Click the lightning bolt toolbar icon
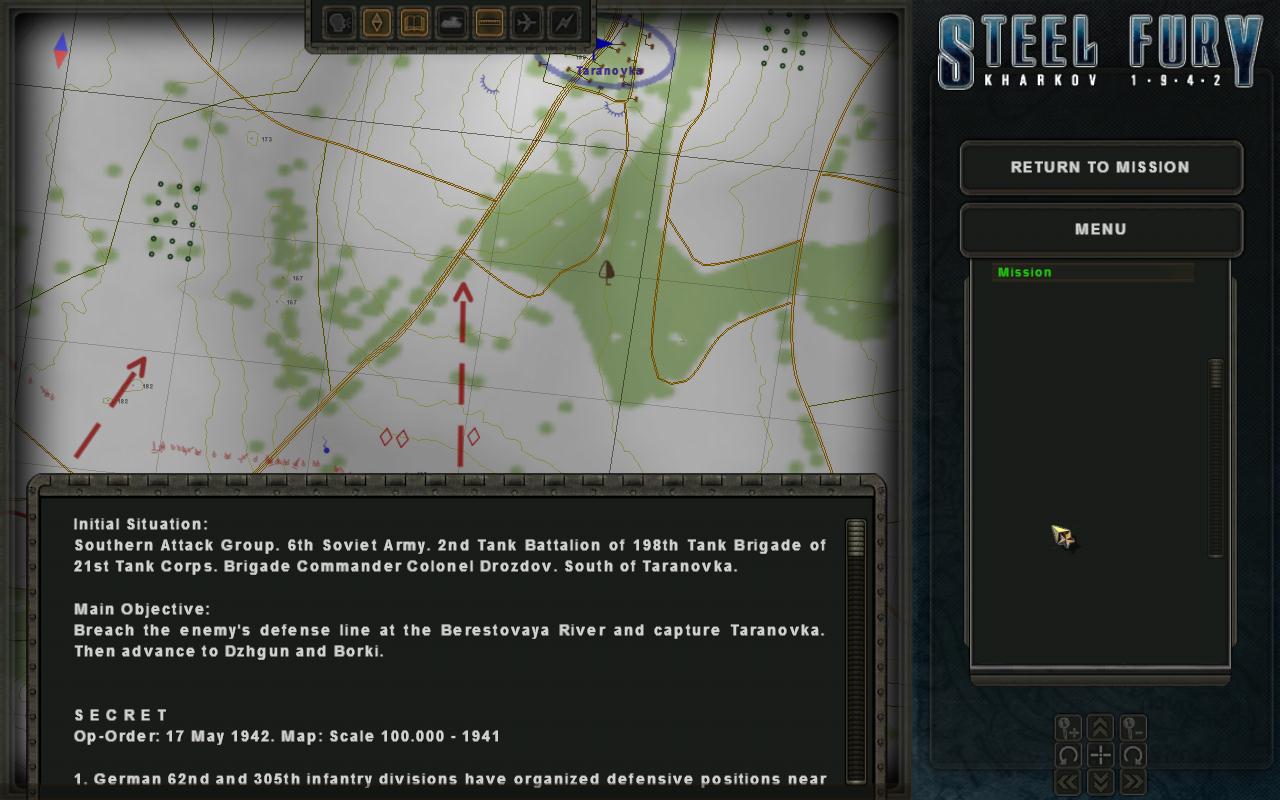Screen dimensions: 1280x800 point(562,22)
